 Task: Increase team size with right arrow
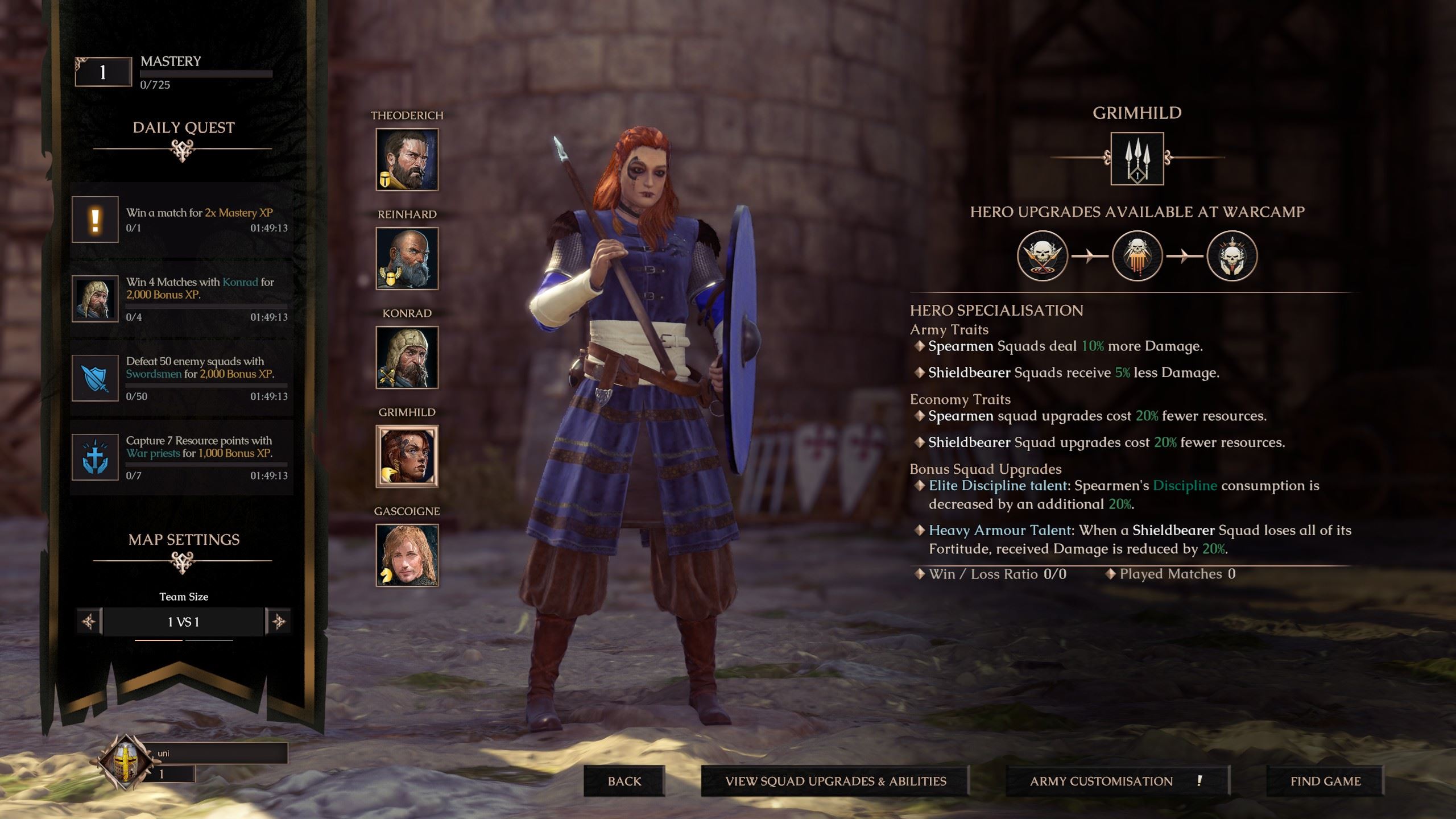pos(279,622)
